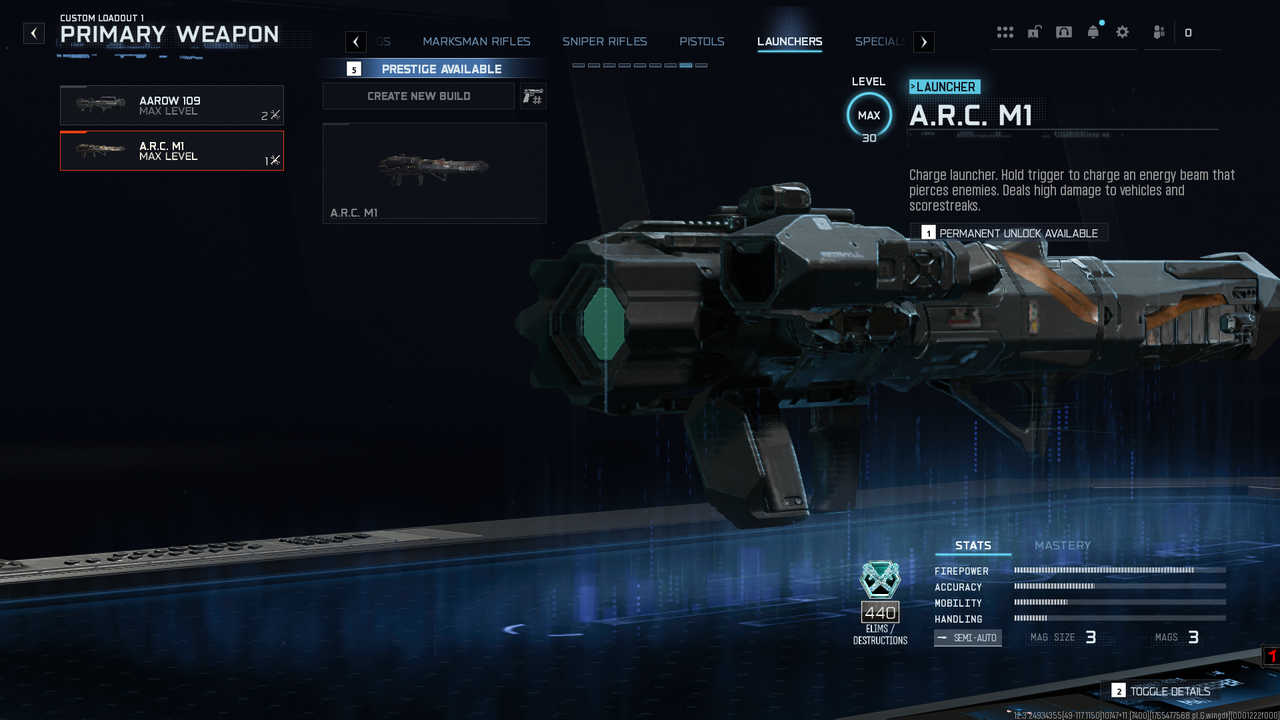Viewport: 1280px width, 720px height.
Task: Select the Launchers tab
Action: (789, 42)
